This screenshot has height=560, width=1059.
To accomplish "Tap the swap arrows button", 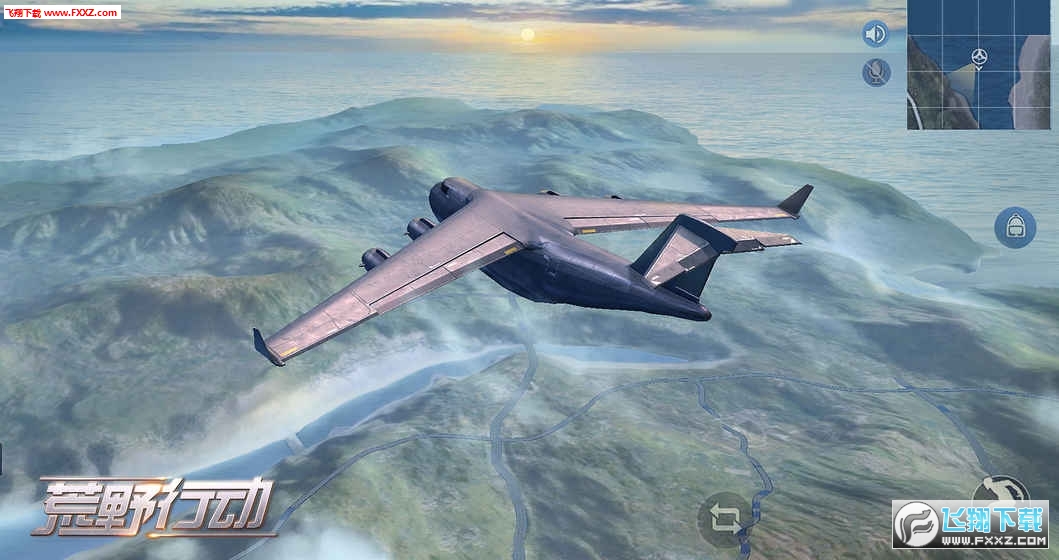I will coord(725,519).
